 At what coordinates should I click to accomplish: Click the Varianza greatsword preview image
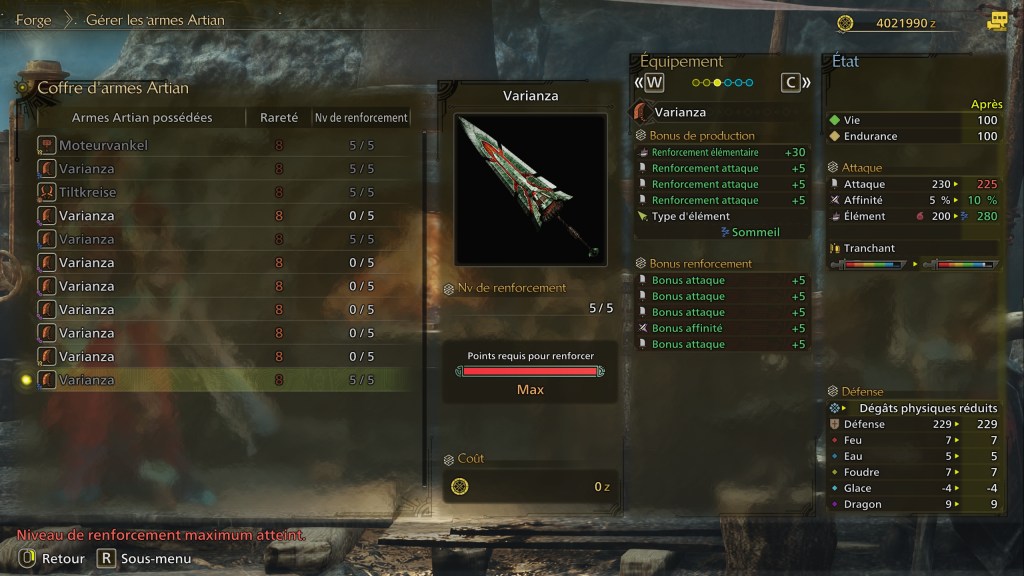pyautogui.click(x=530, y=189)
